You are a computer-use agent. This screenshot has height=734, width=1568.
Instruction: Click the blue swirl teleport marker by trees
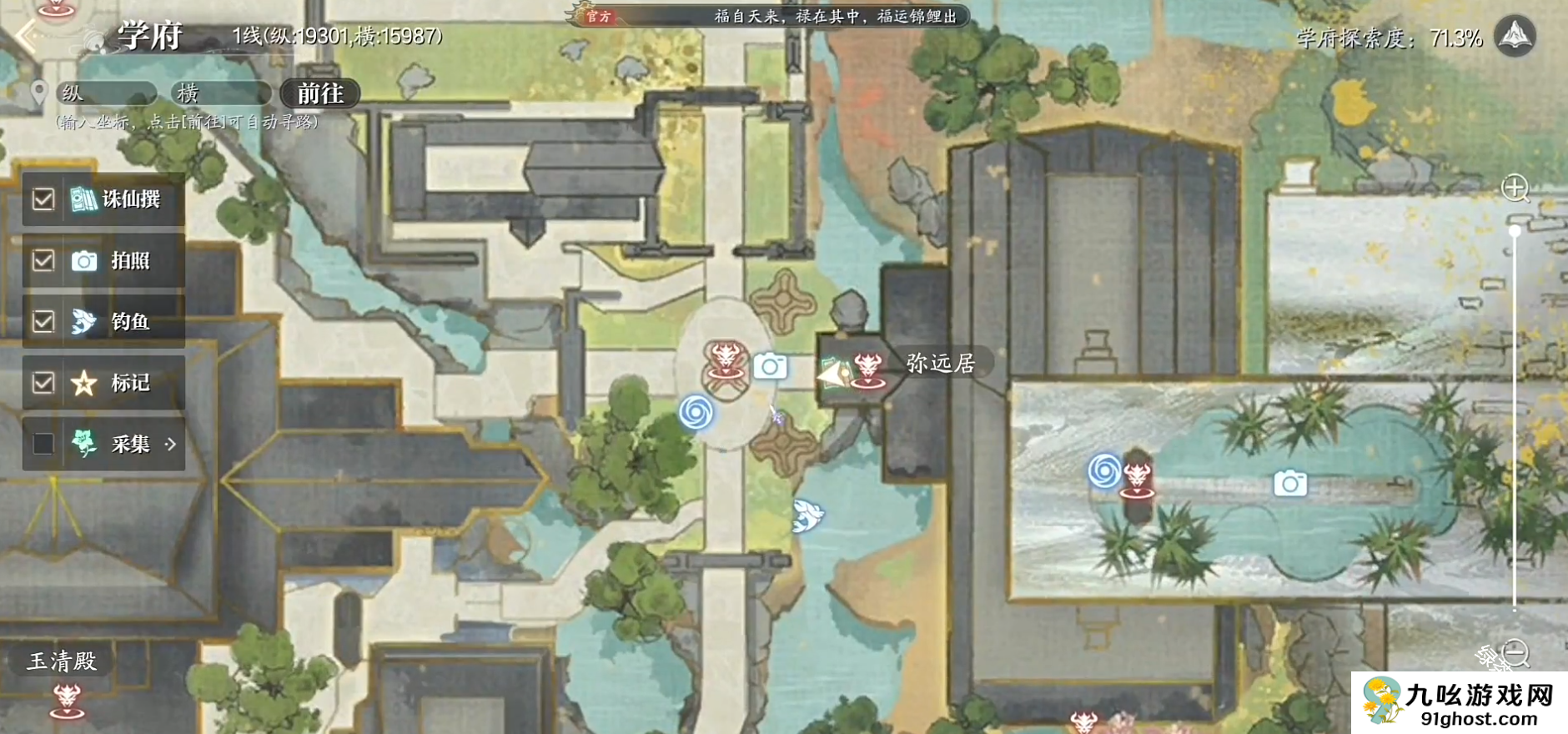[x=696, y=412]
